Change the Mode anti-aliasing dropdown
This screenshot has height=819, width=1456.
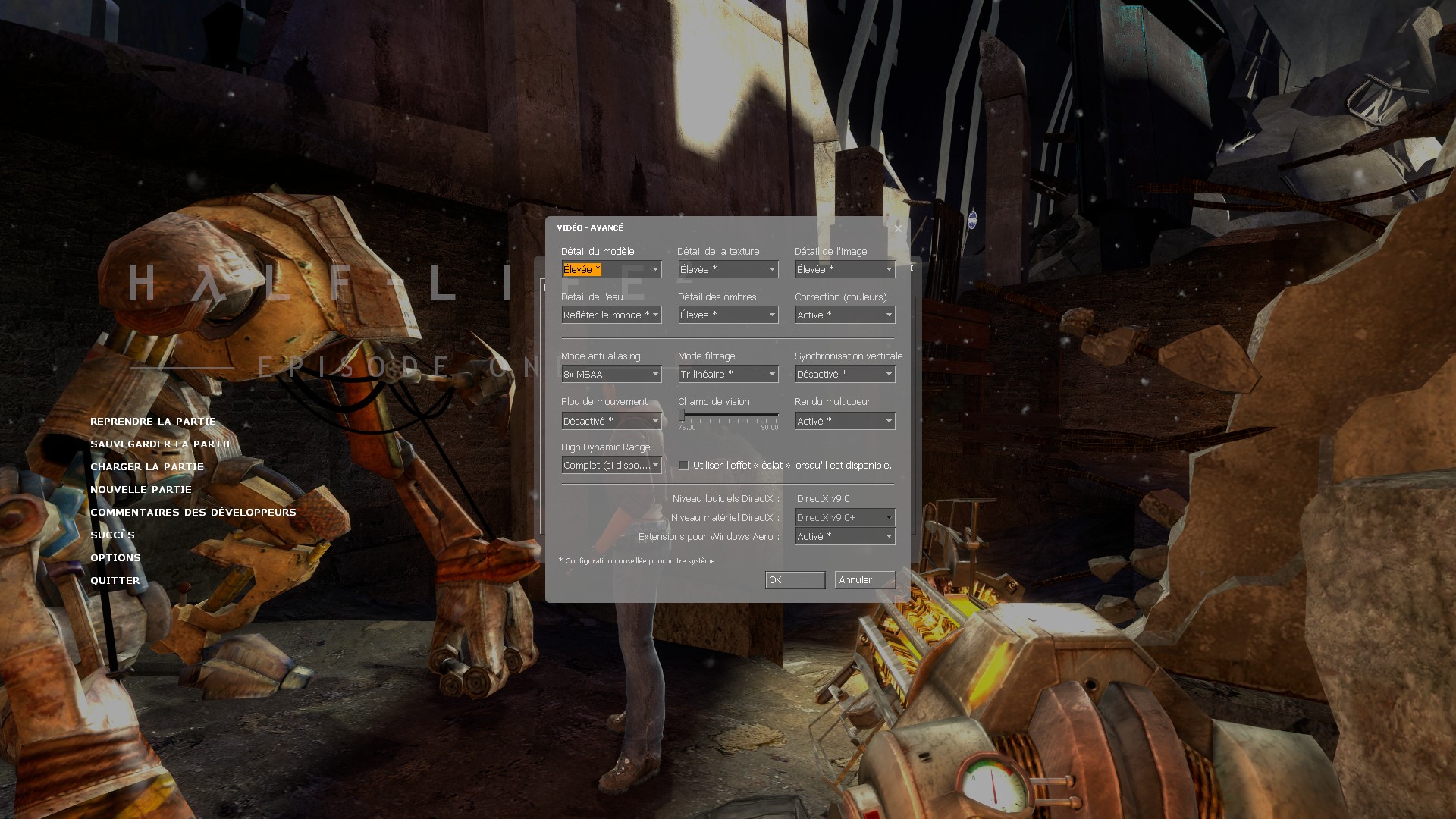[611, 375]
